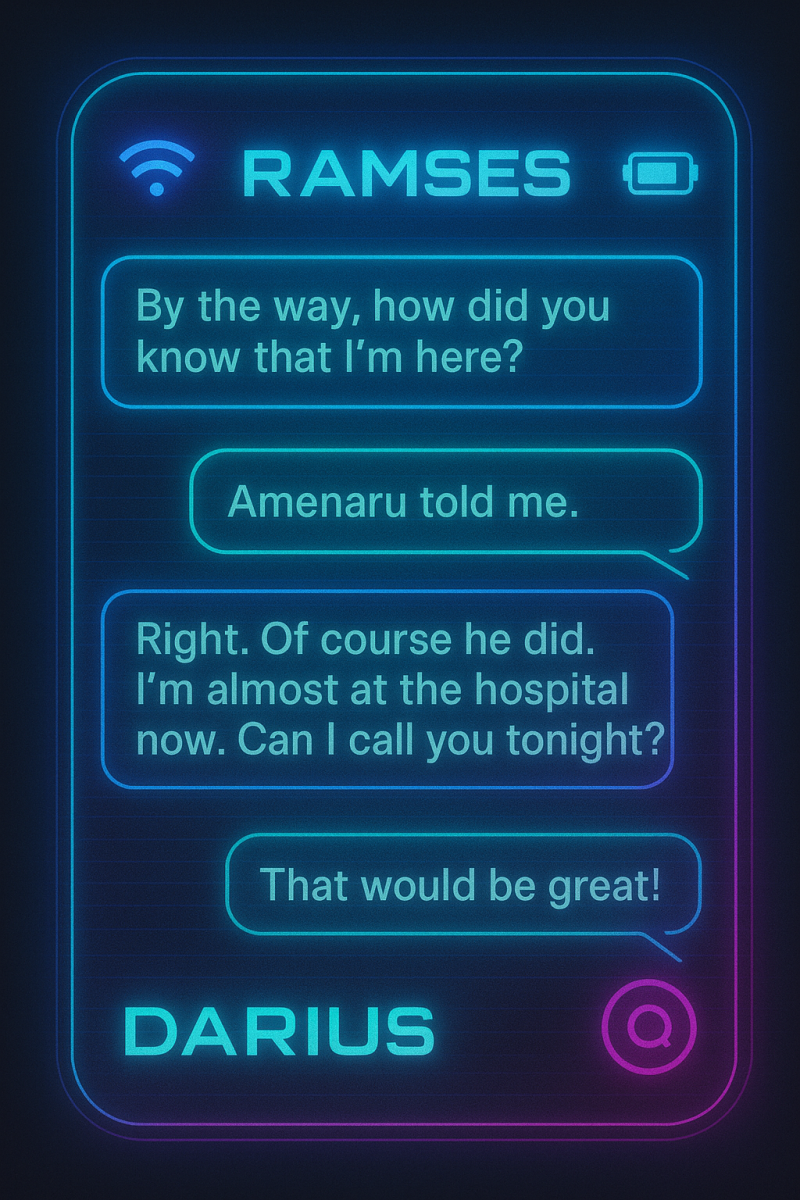Select the "Amenaru told me." message bubble
This screenshot has width=800, height=1200.
tap(446, 501)
